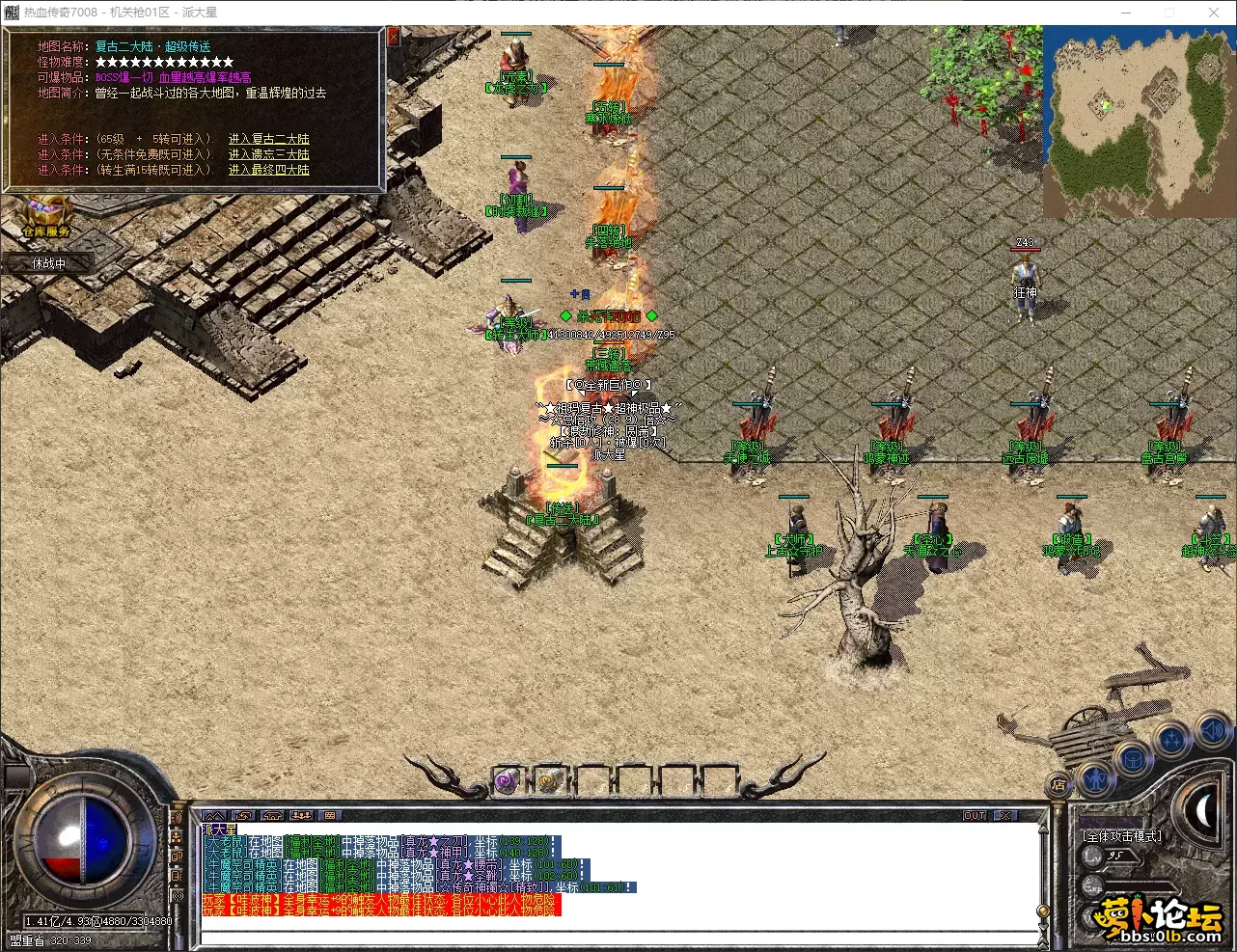
Task: Use the golden scroll in the belt
Action: tap(548, 780)
